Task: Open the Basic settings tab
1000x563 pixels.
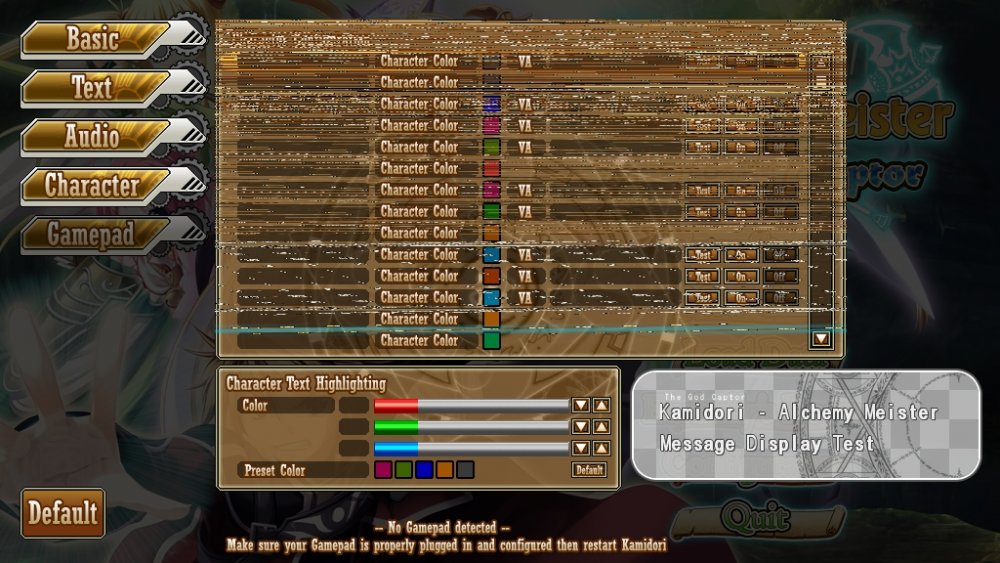Action: pyautogui.click(x=93, y=39)
